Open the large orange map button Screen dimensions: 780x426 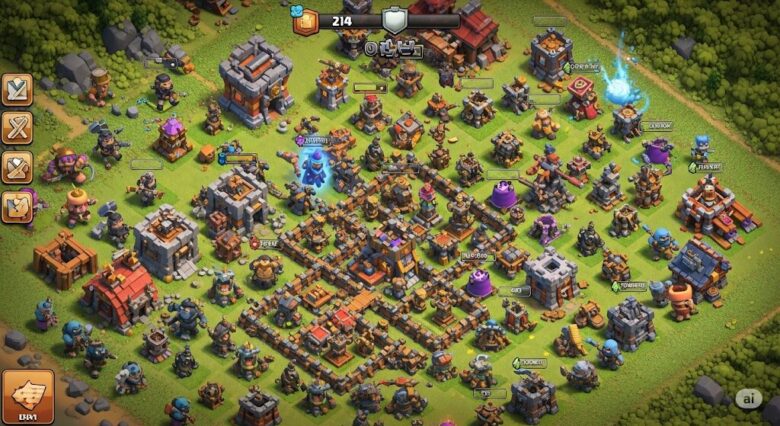coord(27,397)
